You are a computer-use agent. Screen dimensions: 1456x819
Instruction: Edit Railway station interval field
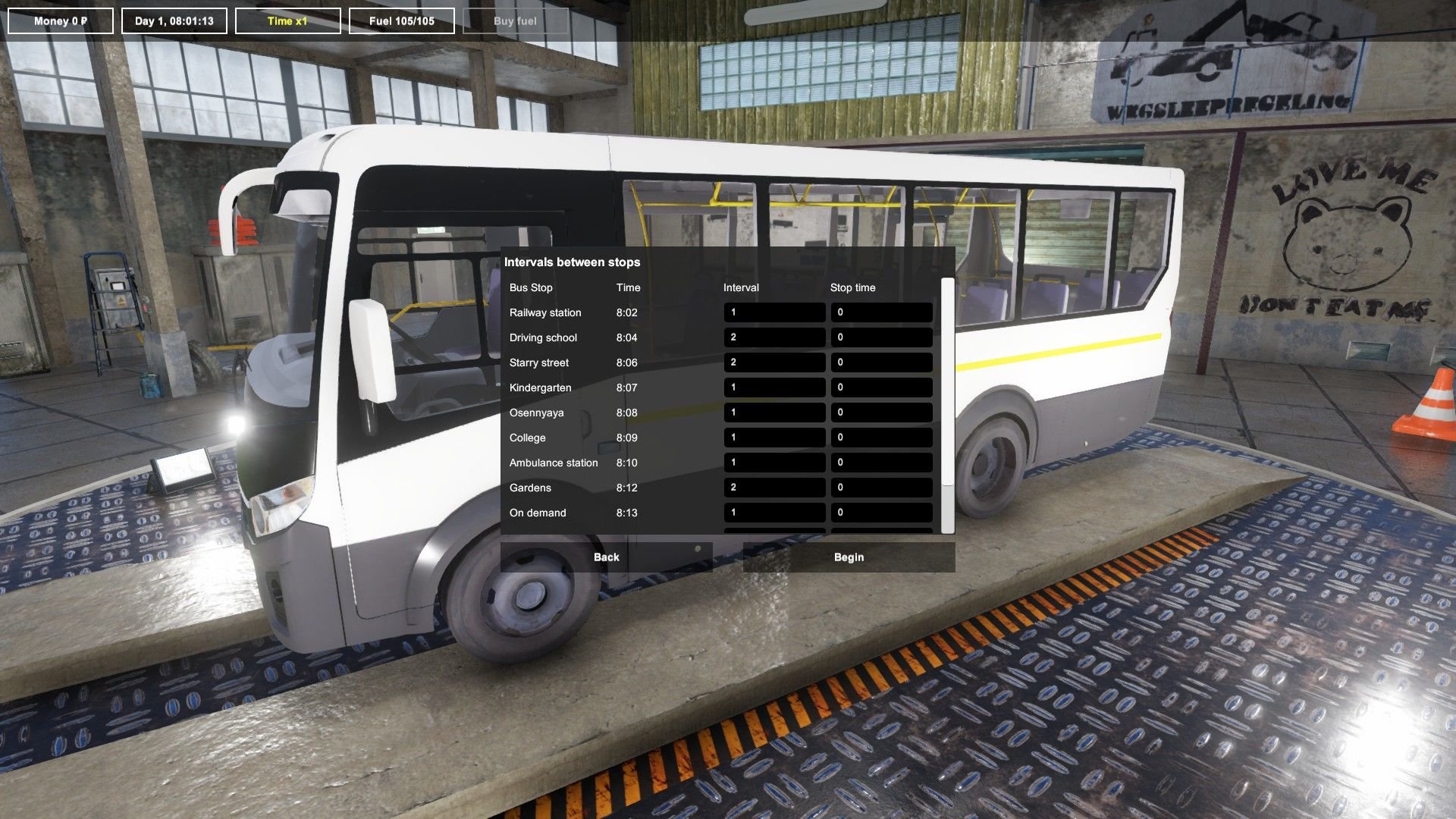774,312
